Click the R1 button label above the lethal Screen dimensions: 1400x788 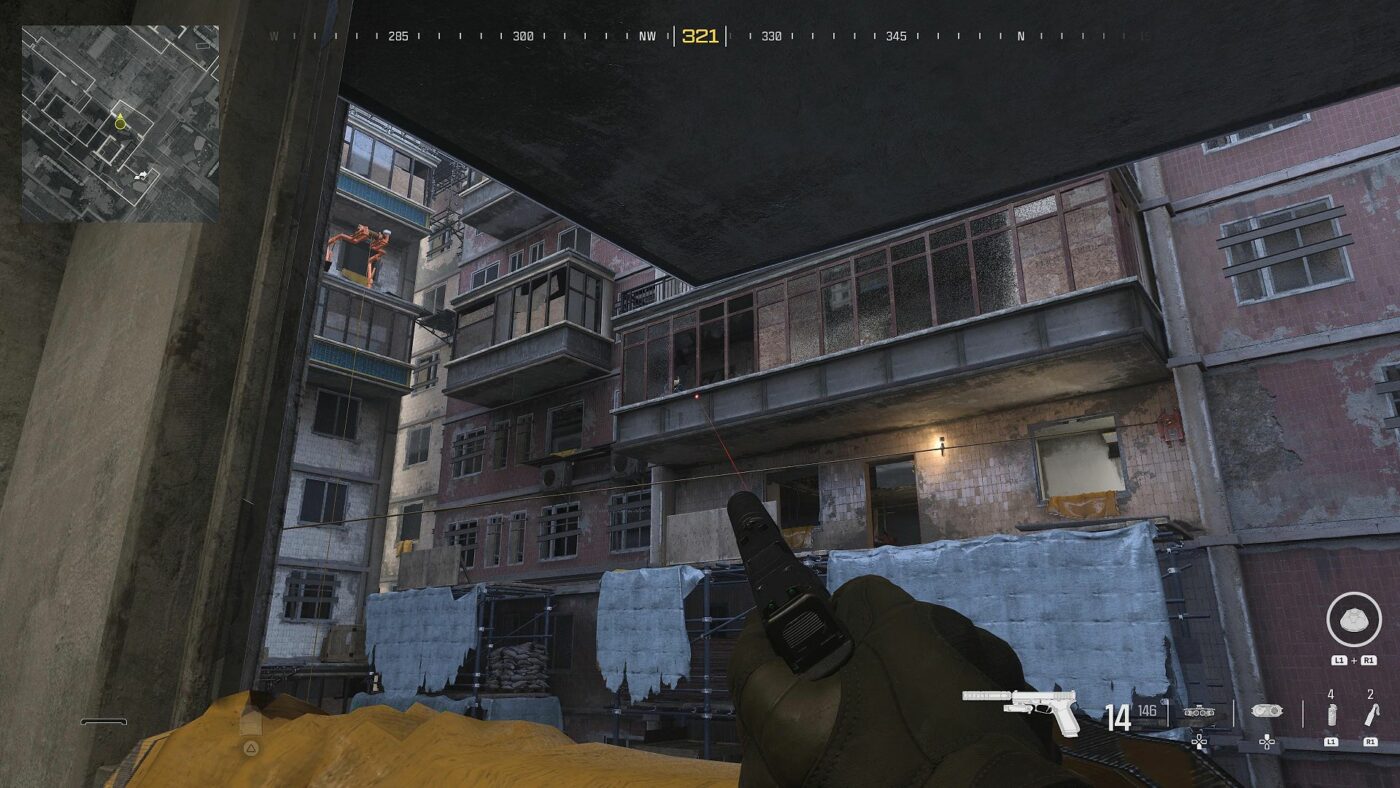pos(1371,741)
